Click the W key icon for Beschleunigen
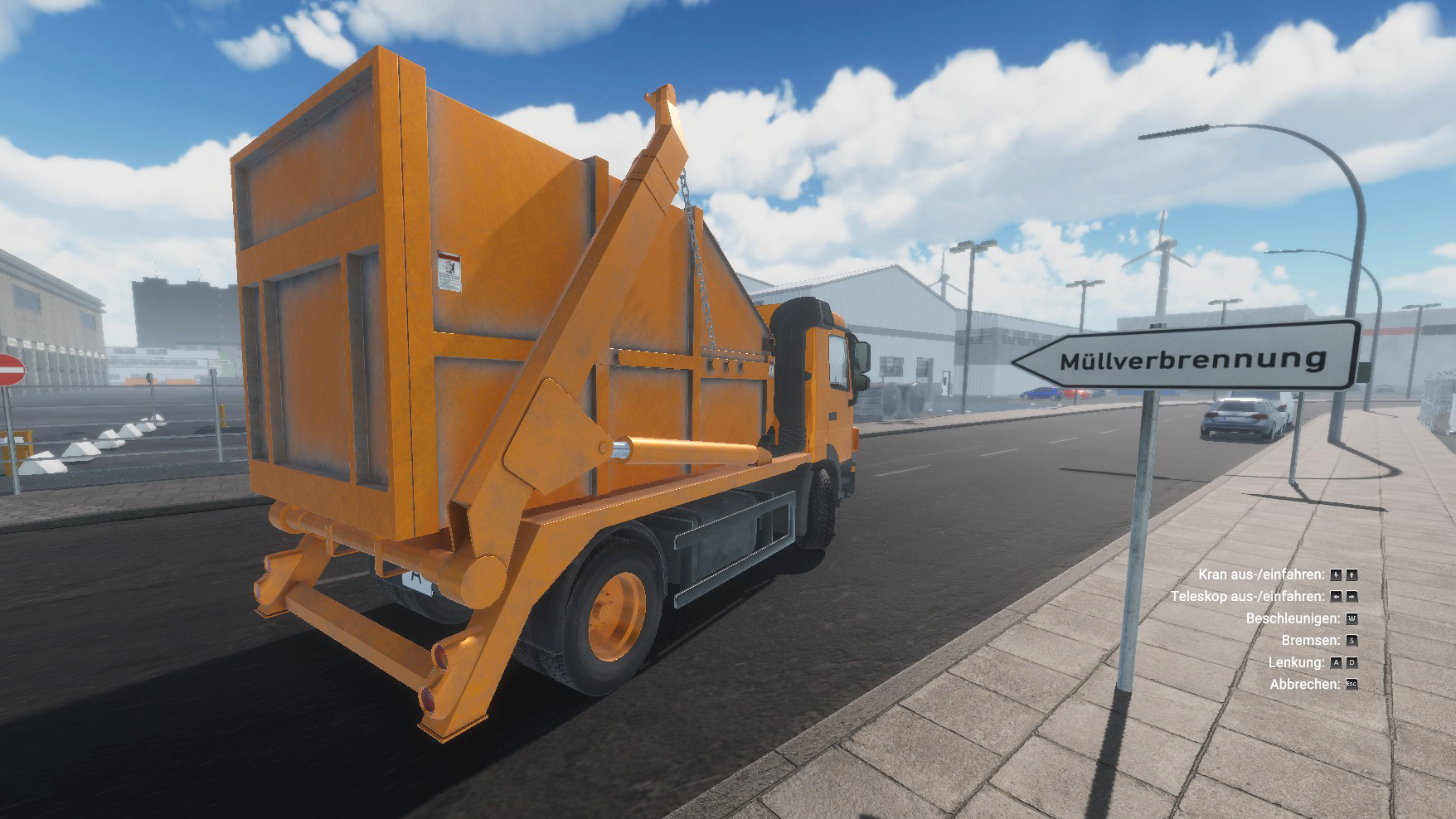The height and width of the screenshot is (819, 1456). (1352, 618)
